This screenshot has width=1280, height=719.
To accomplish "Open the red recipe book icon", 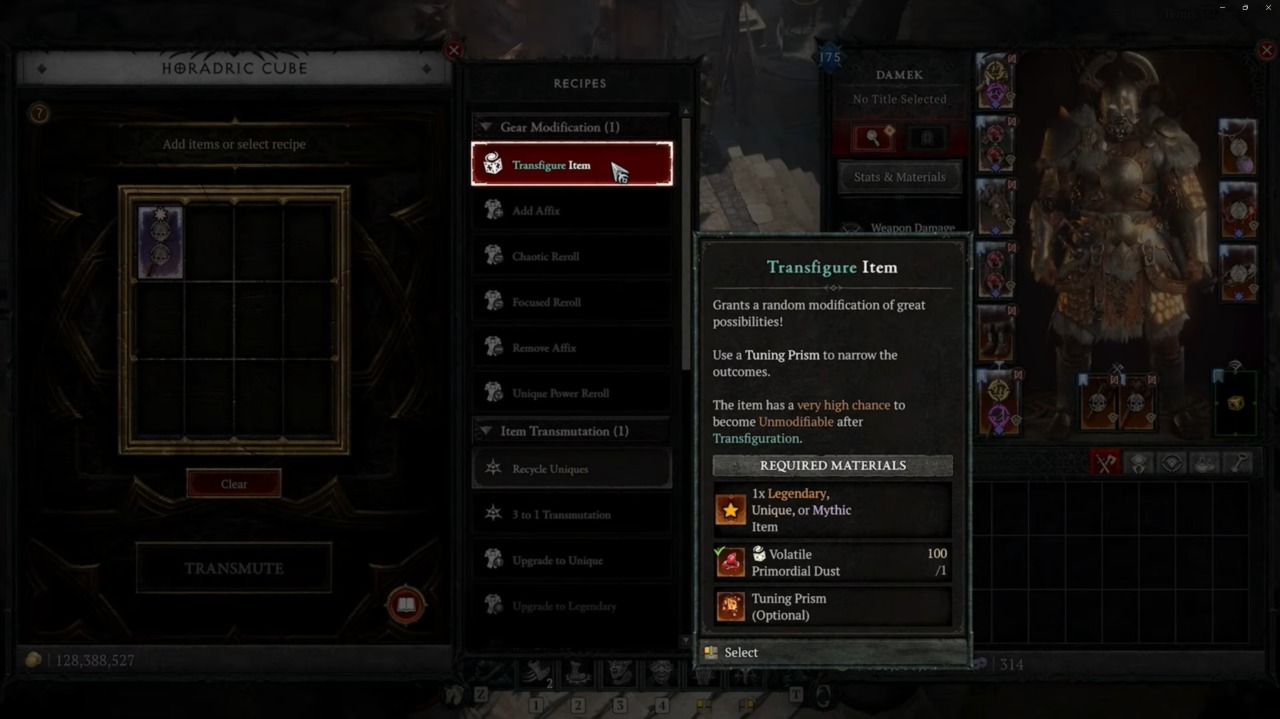I will (406, 605).
